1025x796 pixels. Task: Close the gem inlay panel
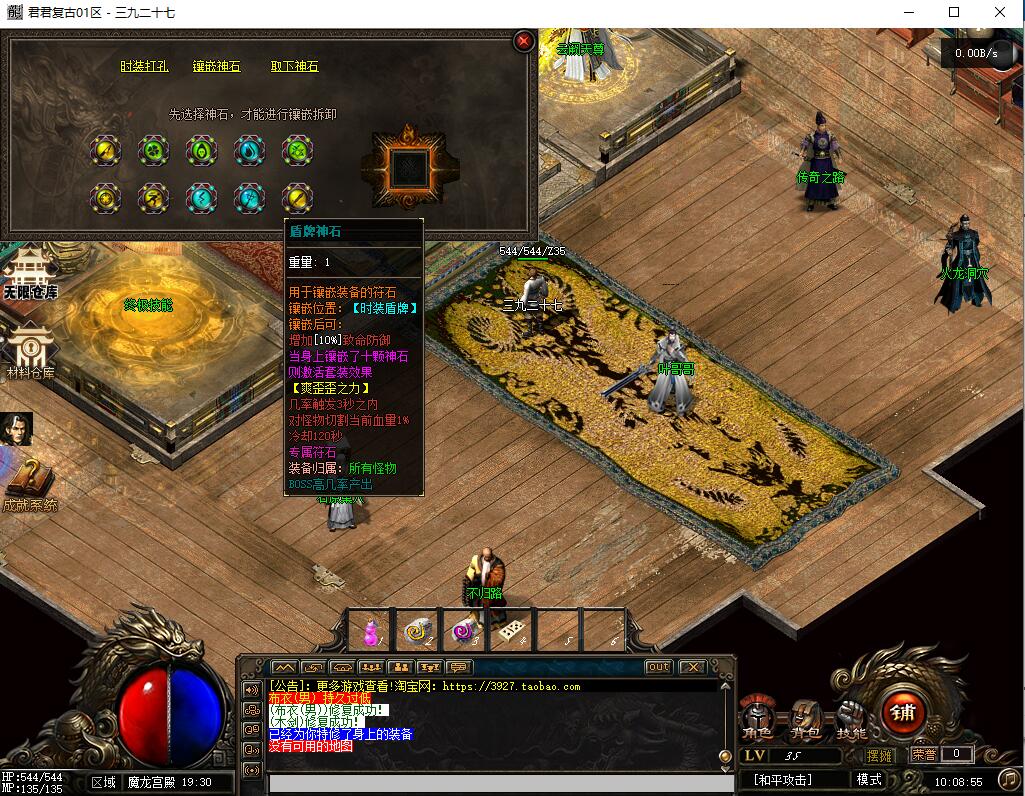523,42
